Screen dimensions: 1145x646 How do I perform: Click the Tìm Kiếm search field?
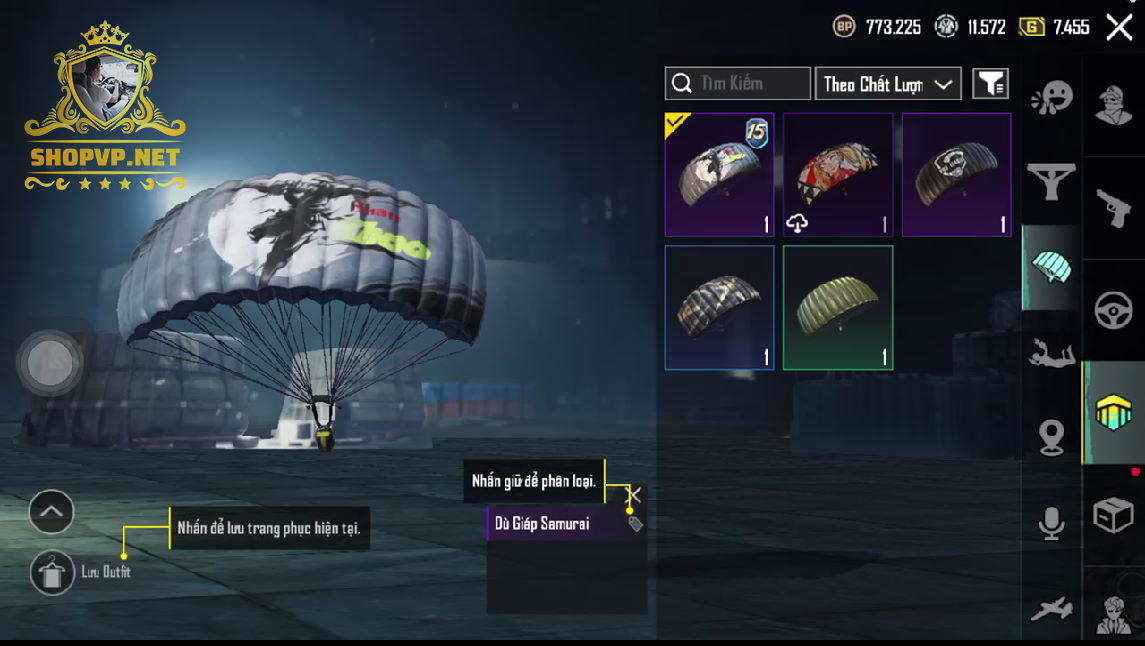(x=738, y=84)
